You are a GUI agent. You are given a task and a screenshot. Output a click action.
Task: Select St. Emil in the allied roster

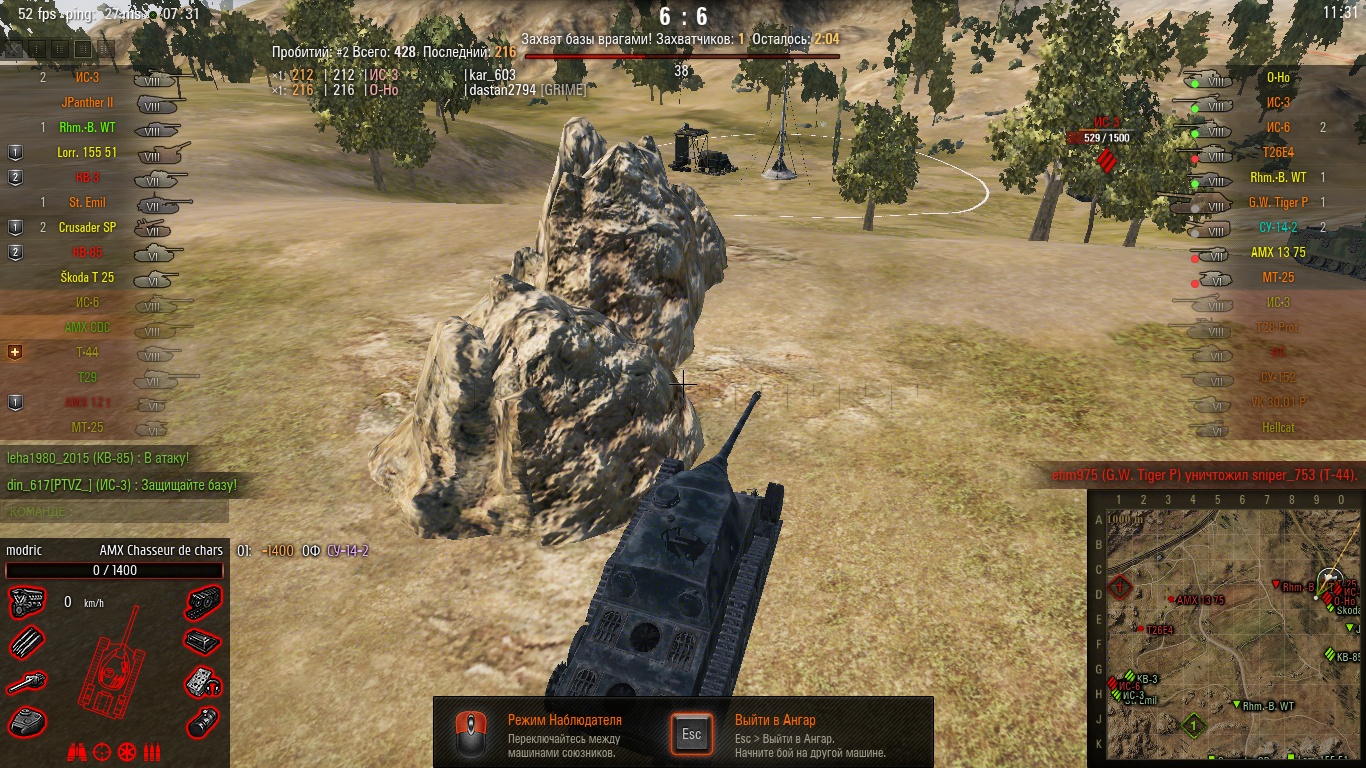coord(88,203)
